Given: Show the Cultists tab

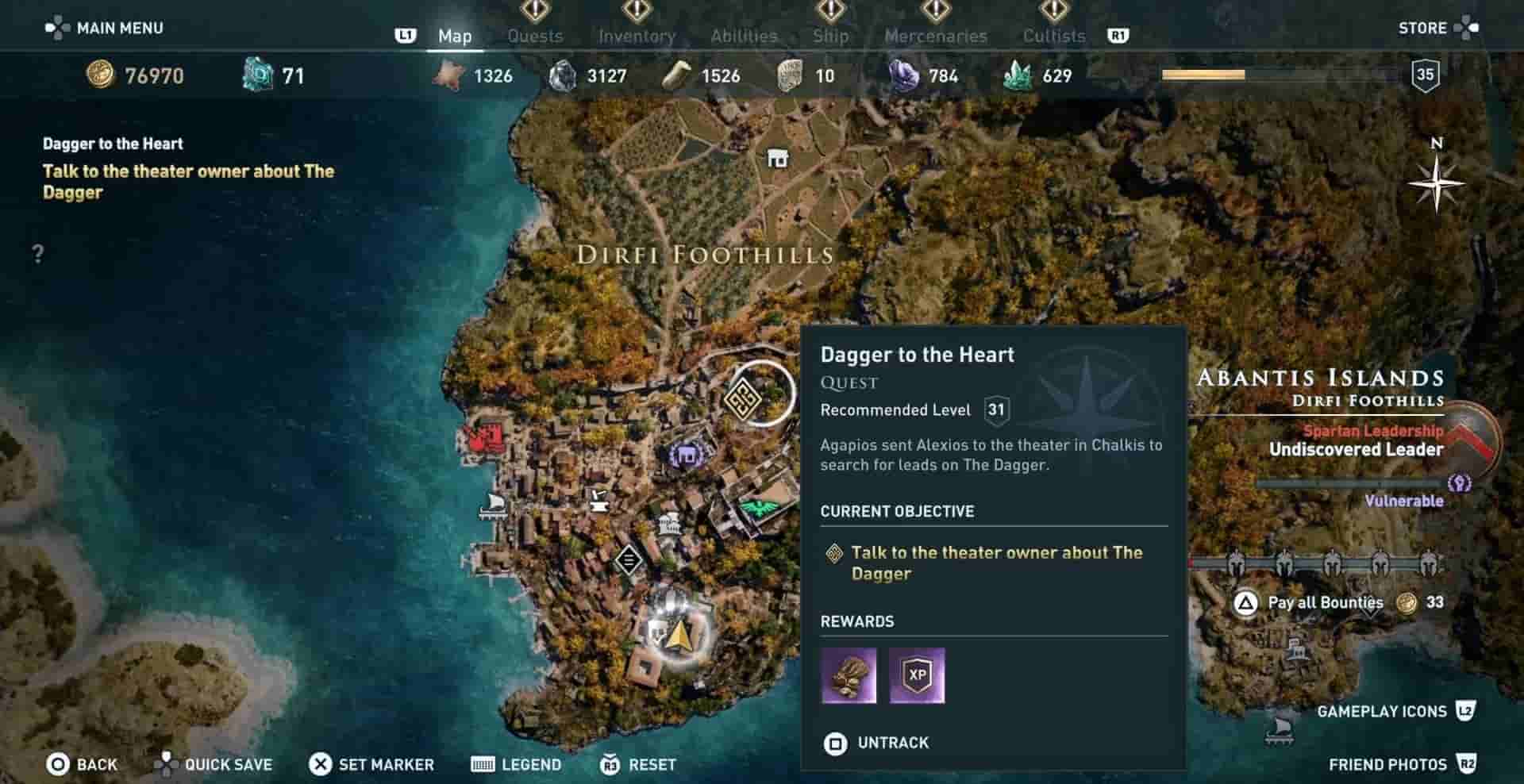Looking at the screenshot, I should click(1053, 36).
